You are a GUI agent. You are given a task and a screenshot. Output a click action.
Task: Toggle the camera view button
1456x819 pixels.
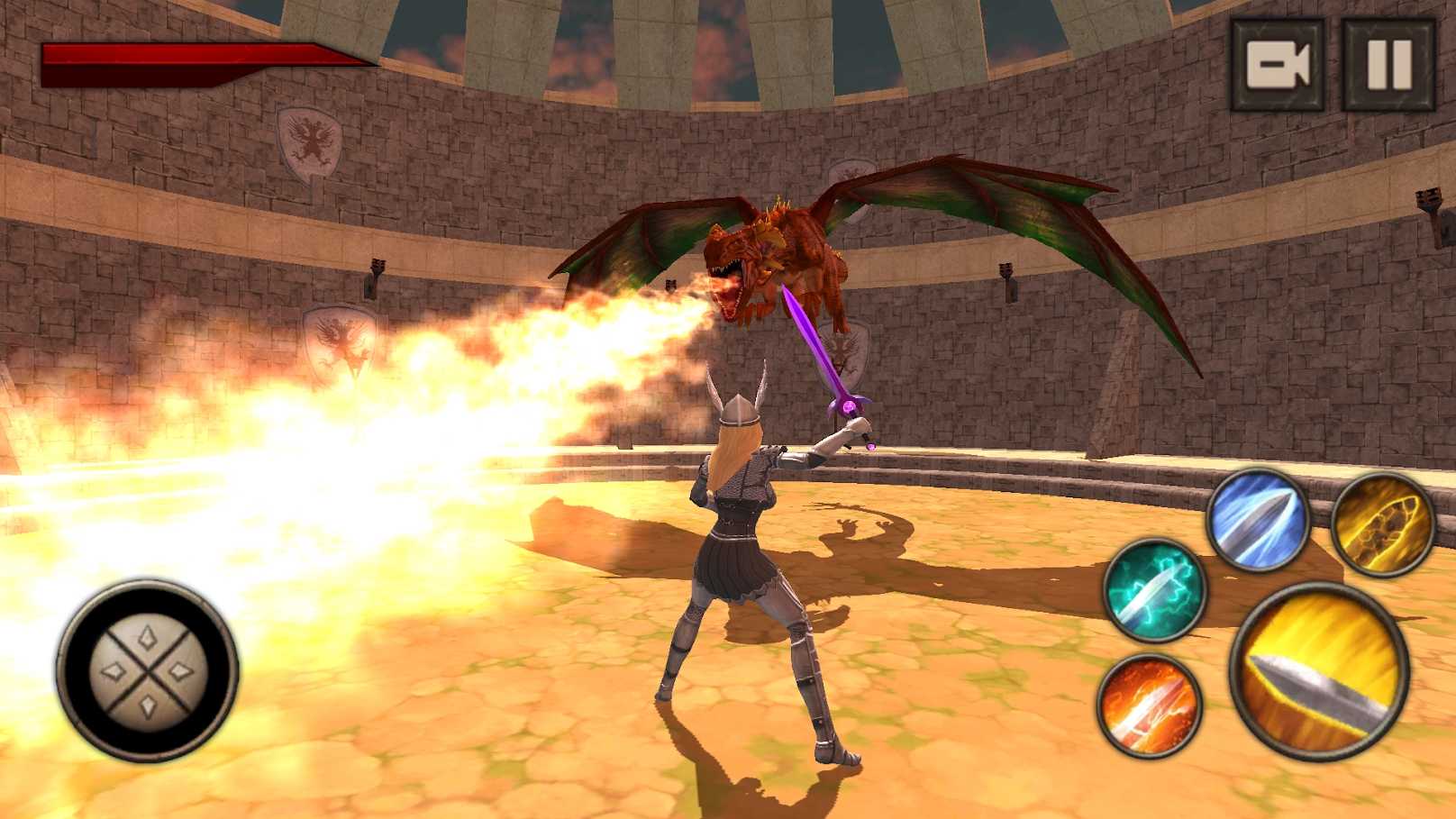[x=1278, y=65]
